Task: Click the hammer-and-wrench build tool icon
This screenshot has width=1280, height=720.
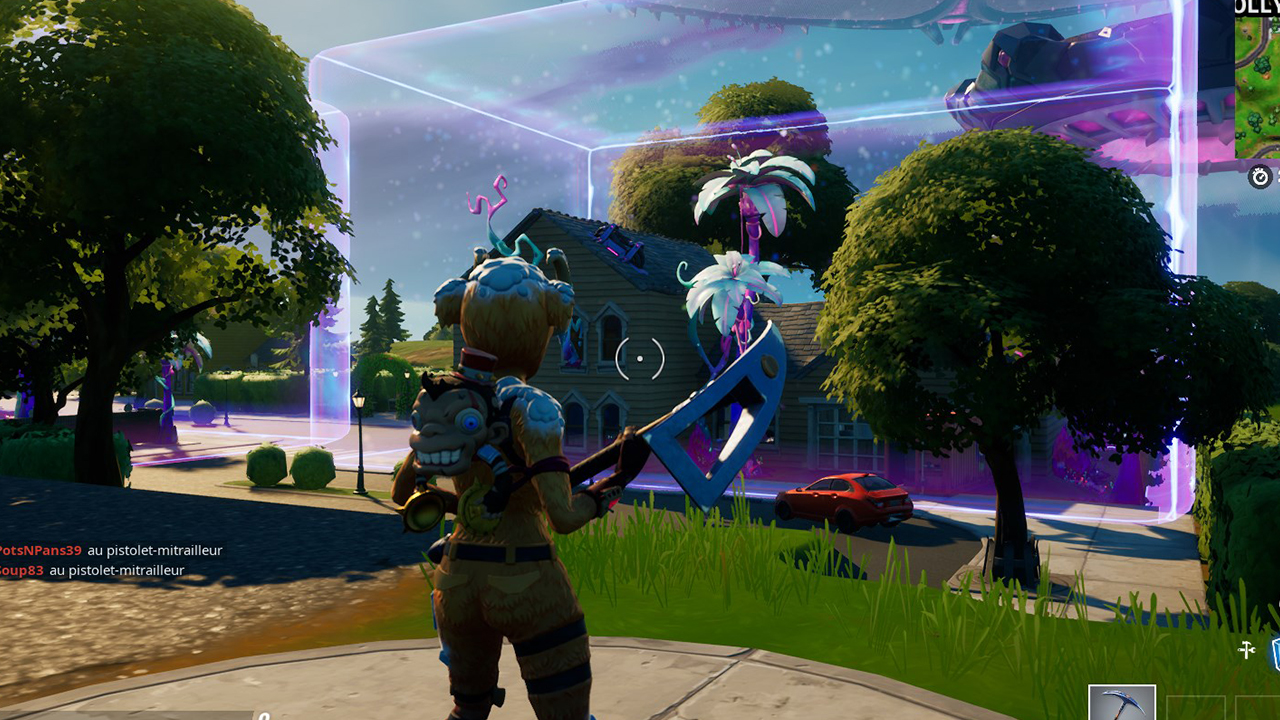Action: pyautogui.click(x=1246, y=649)
